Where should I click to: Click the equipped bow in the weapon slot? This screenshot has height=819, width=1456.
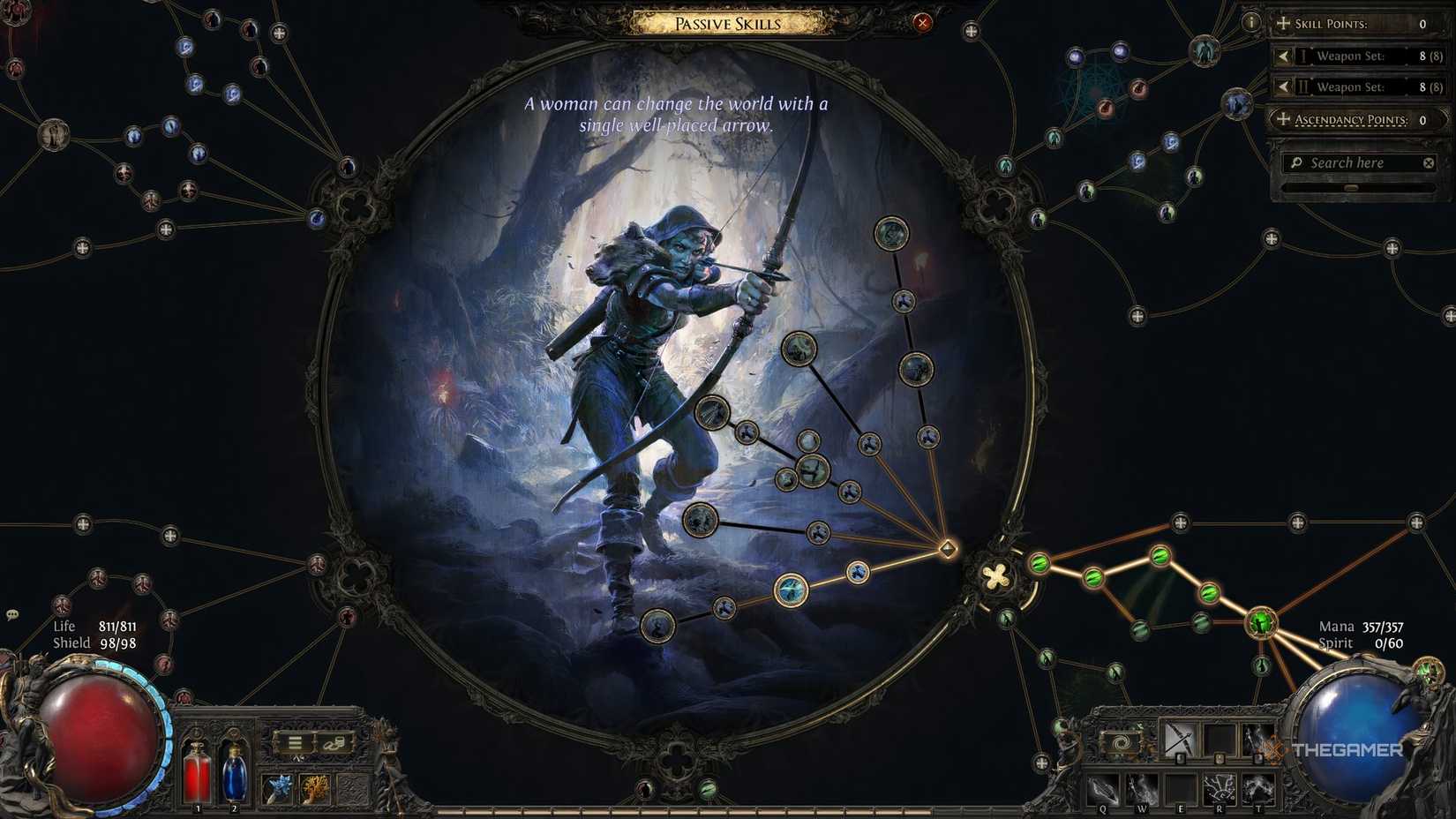click(x=1179, y=740)
